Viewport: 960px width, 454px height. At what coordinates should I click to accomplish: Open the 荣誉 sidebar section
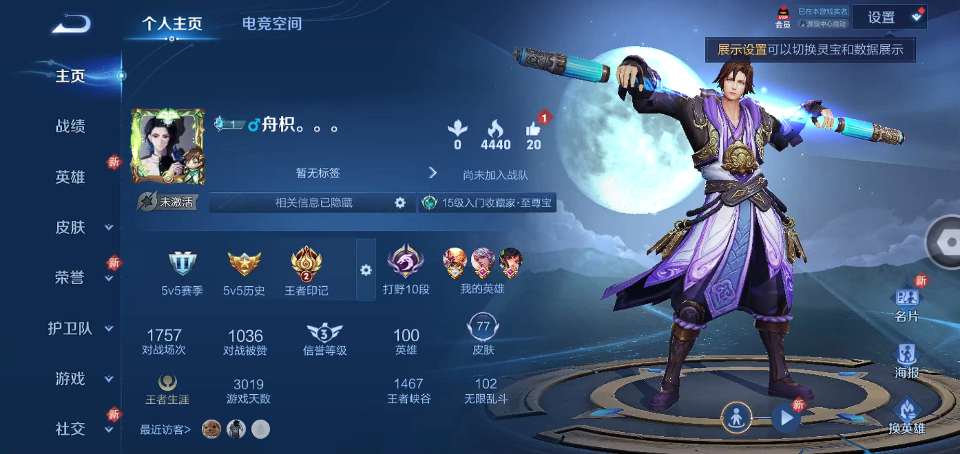tap(70, 278)
